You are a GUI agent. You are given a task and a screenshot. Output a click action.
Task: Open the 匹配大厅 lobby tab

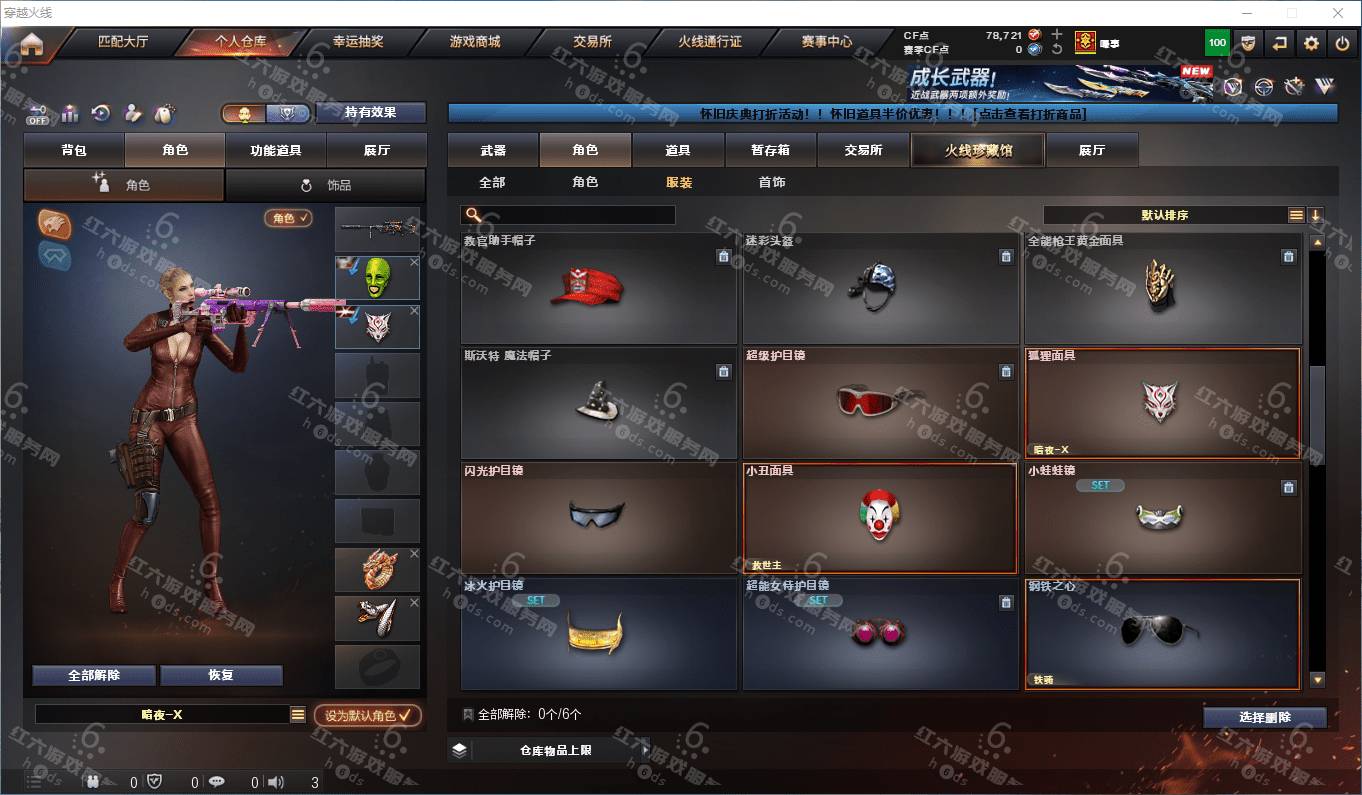[122, 42]
